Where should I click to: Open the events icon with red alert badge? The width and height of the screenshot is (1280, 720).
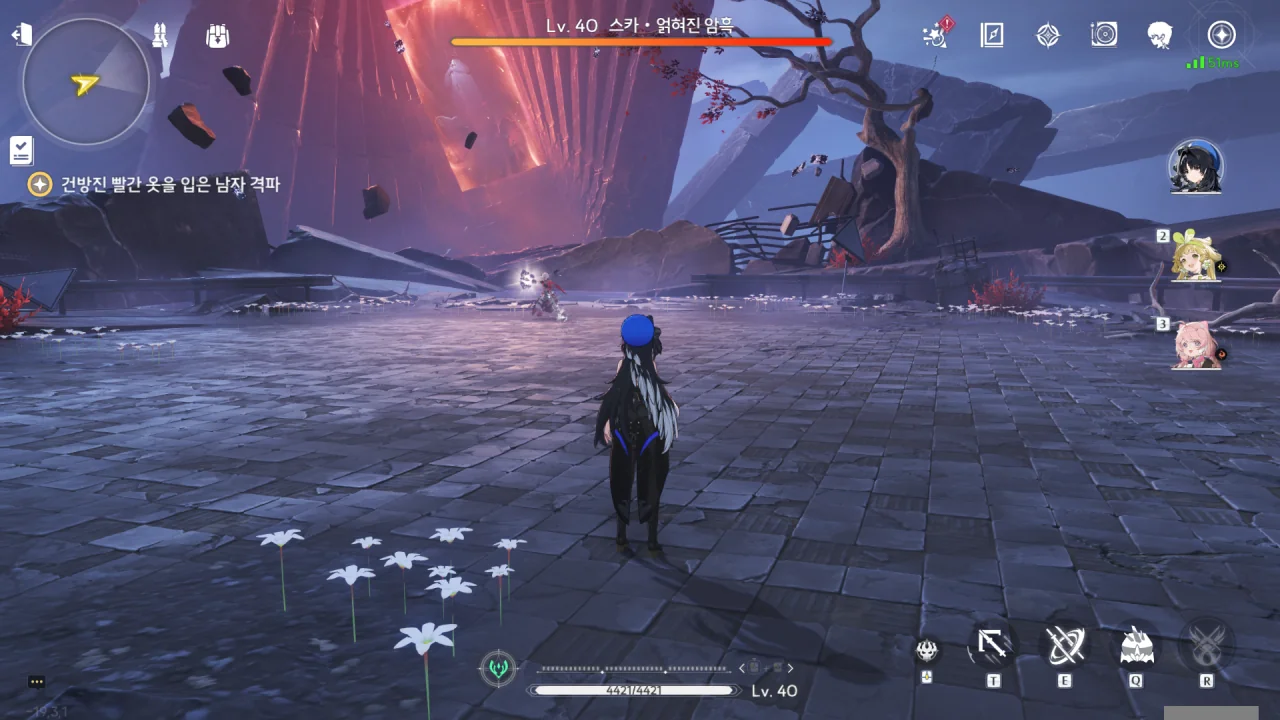point(935,35)
